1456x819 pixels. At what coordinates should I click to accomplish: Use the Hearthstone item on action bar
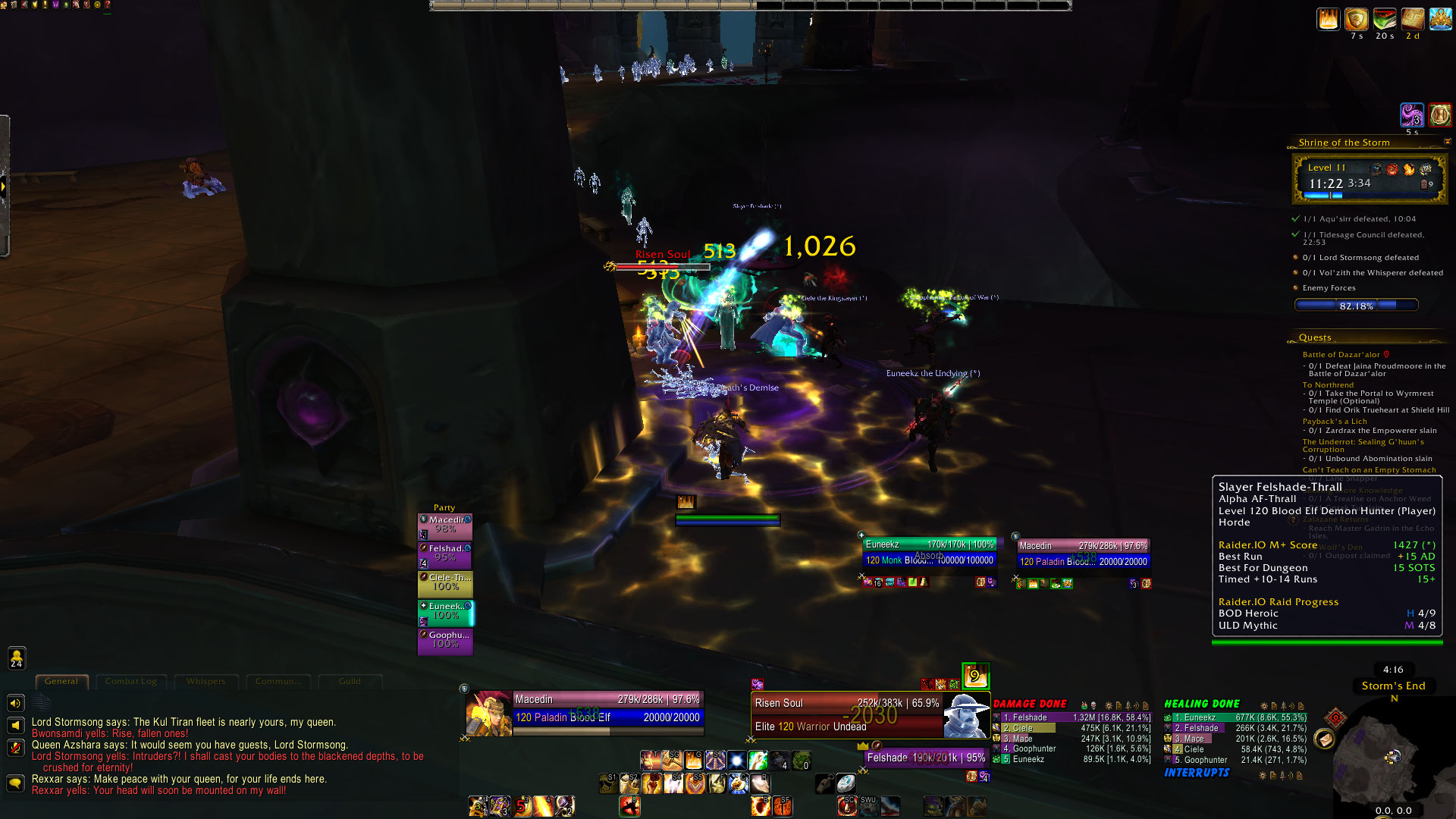pos(845,783)
